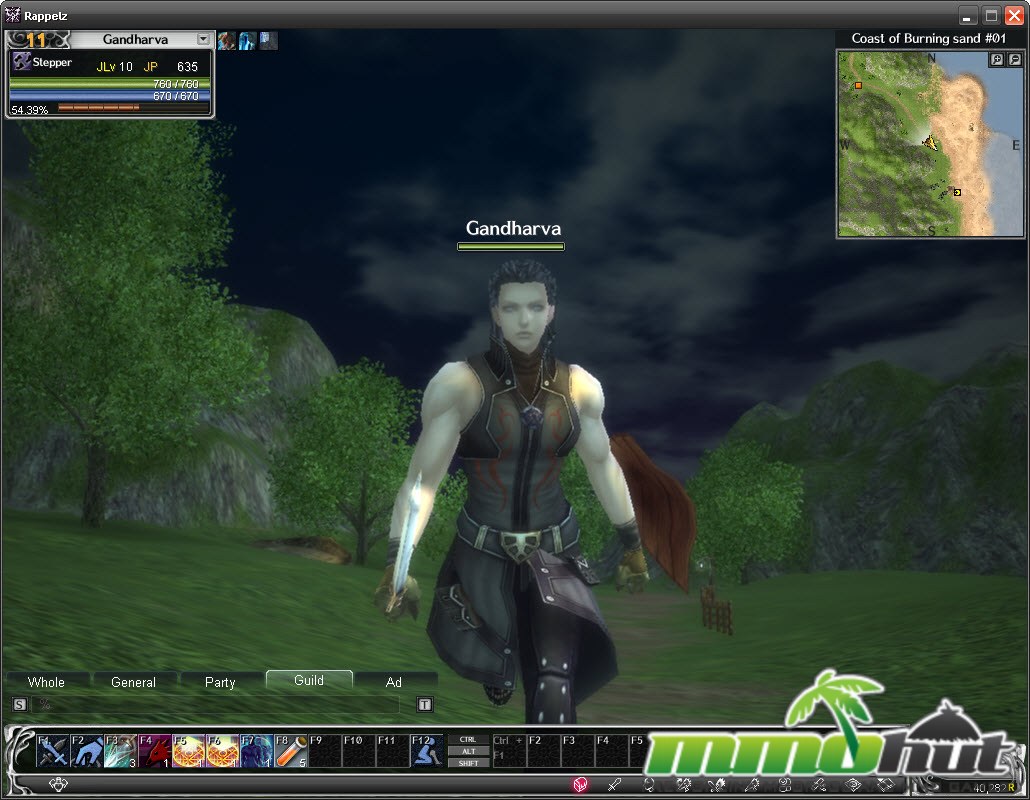Click the orange square minimap marker
The height and width of the screenshot is (800, 1030).
tap(858, 86)
